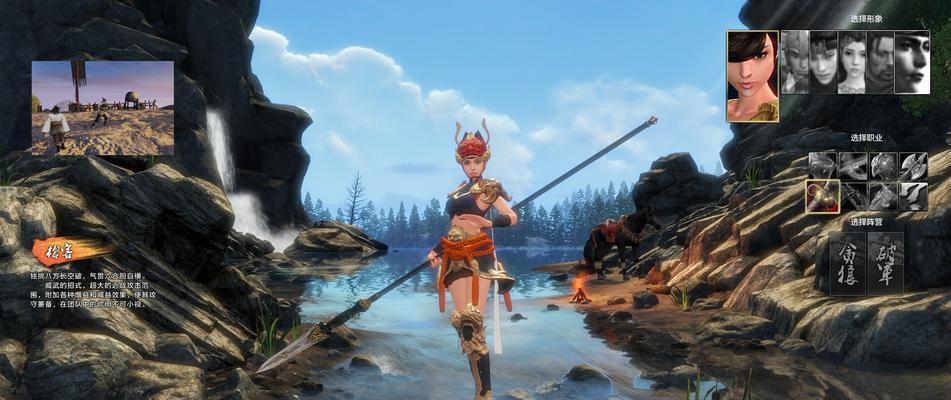Pick the grayscale woman portrait in the middle
The height and width of the screenshot is (400, 951).
point(851,62)
